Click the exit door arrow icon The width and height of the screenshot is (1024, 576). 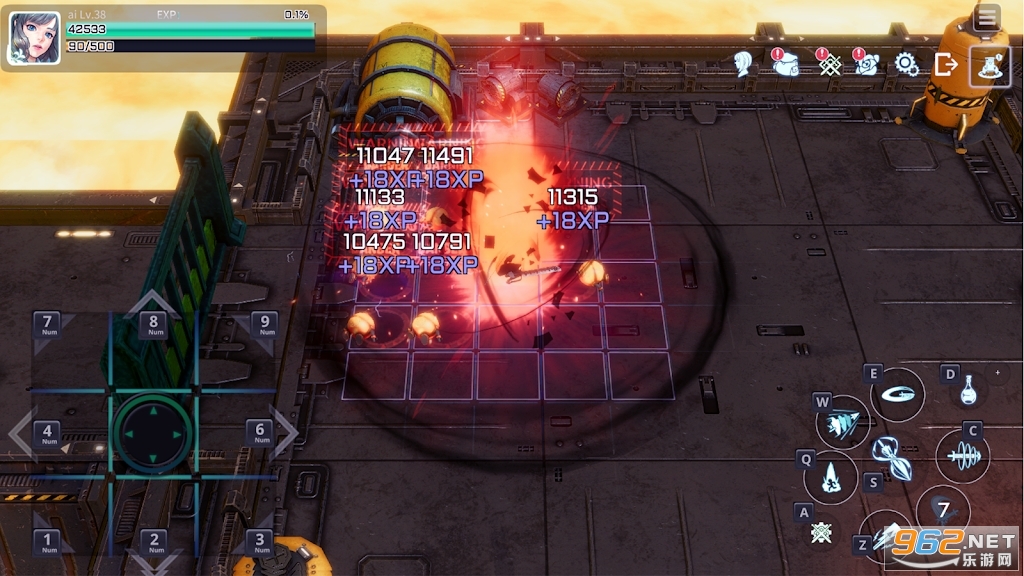[x=946, y=64]
